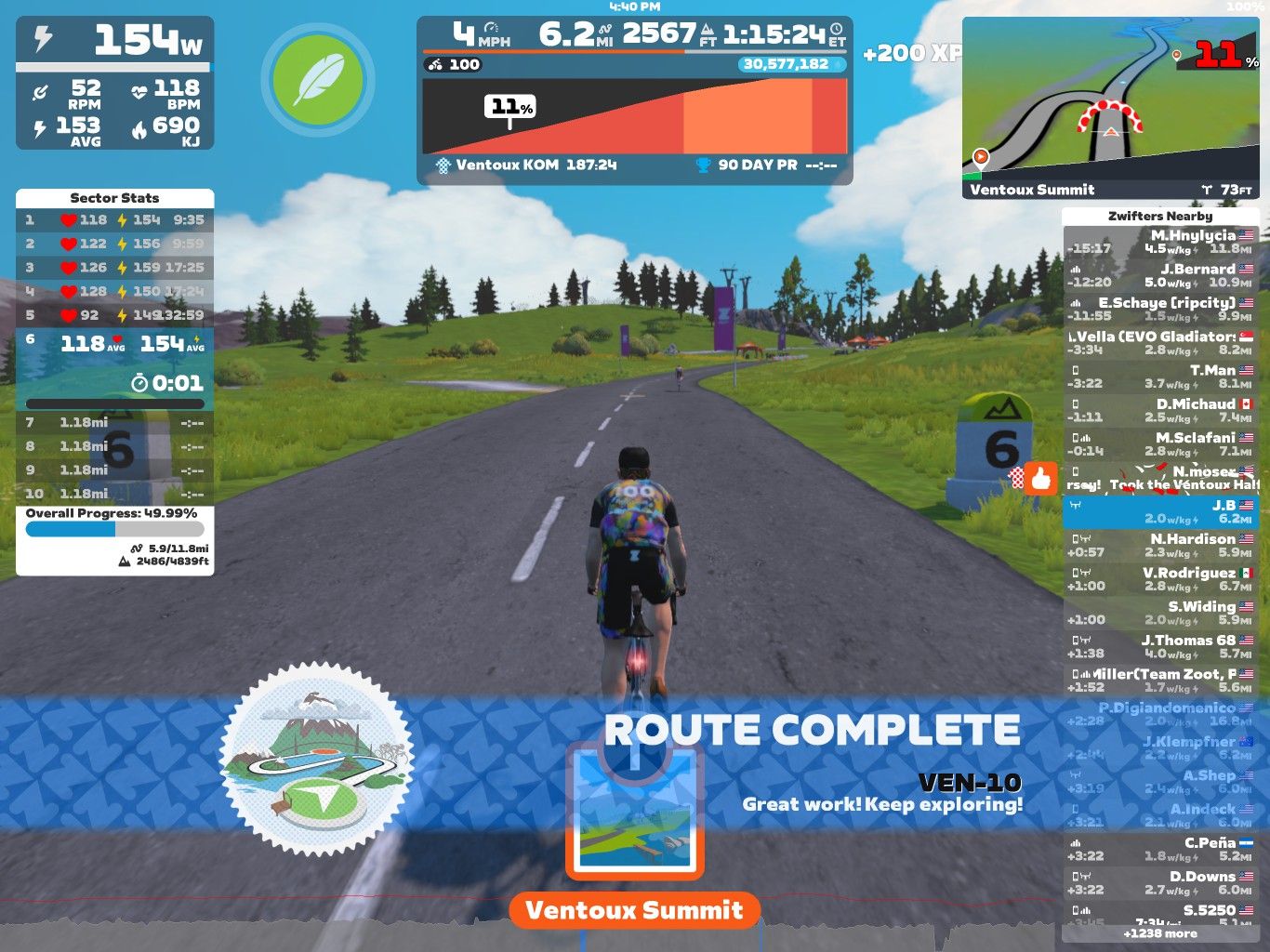Give a Ride On with the thumbs-up icon

pos(1040,479)
